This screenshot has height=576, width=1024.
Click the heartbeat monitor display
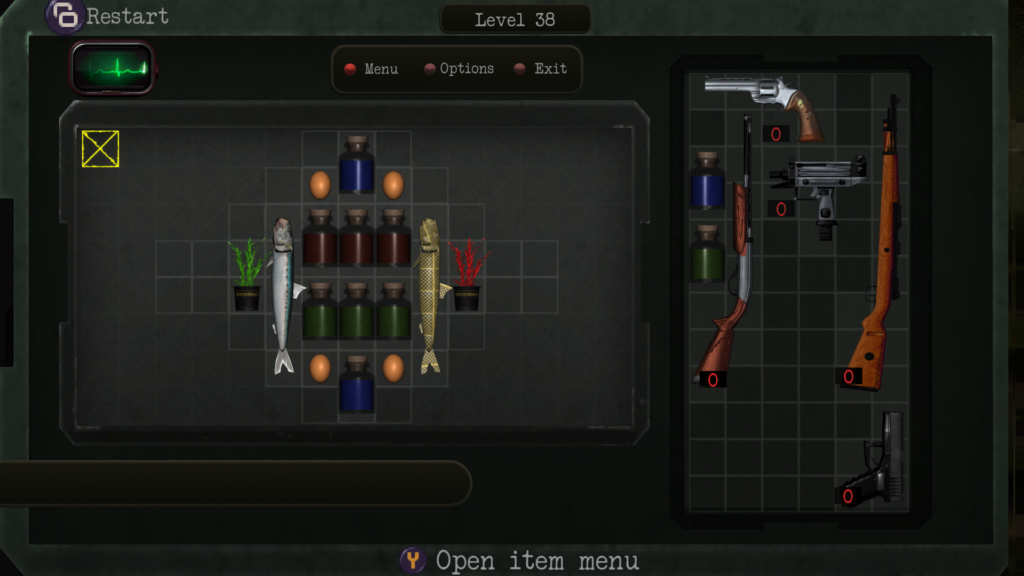113,69
